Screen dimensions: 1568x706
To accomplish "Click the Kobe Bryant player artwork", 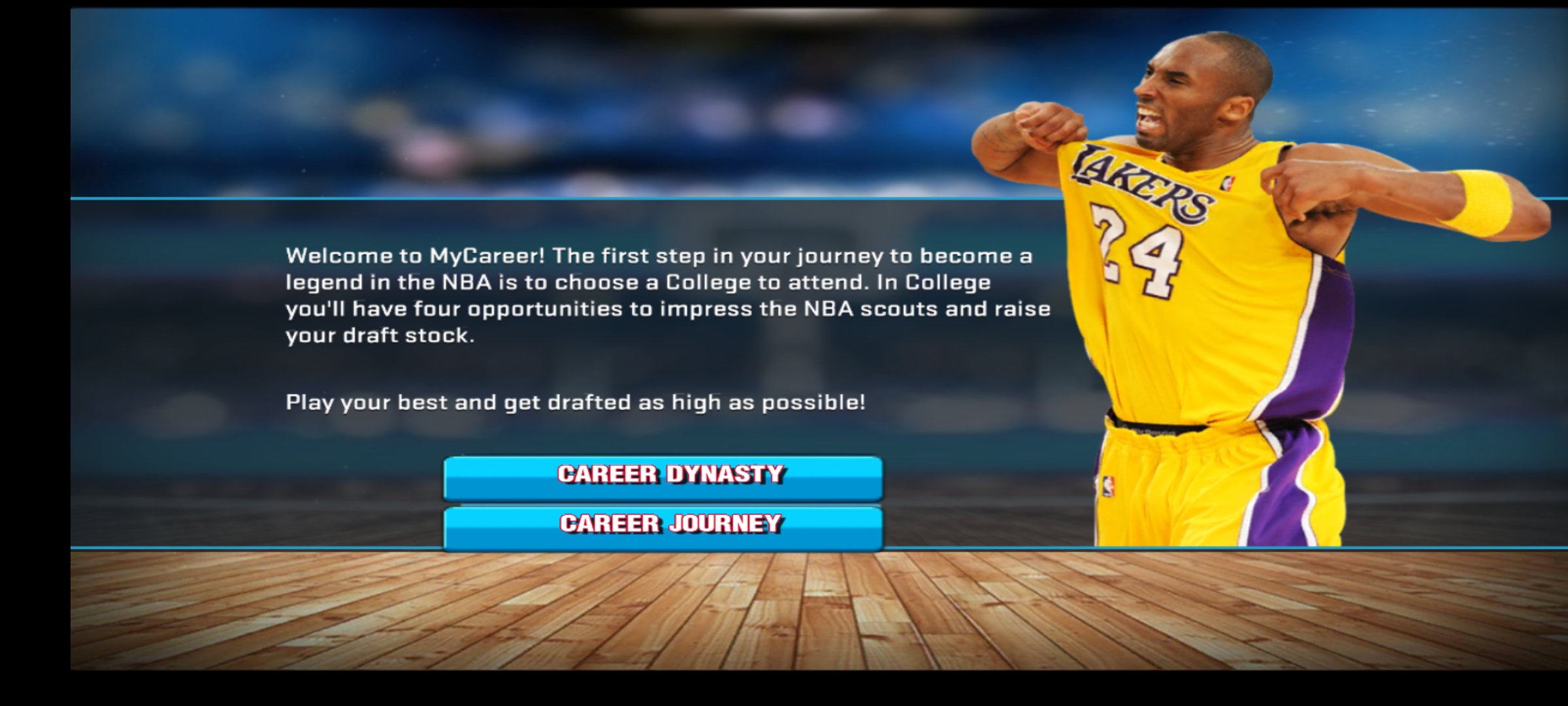I will click(1209, 294).
